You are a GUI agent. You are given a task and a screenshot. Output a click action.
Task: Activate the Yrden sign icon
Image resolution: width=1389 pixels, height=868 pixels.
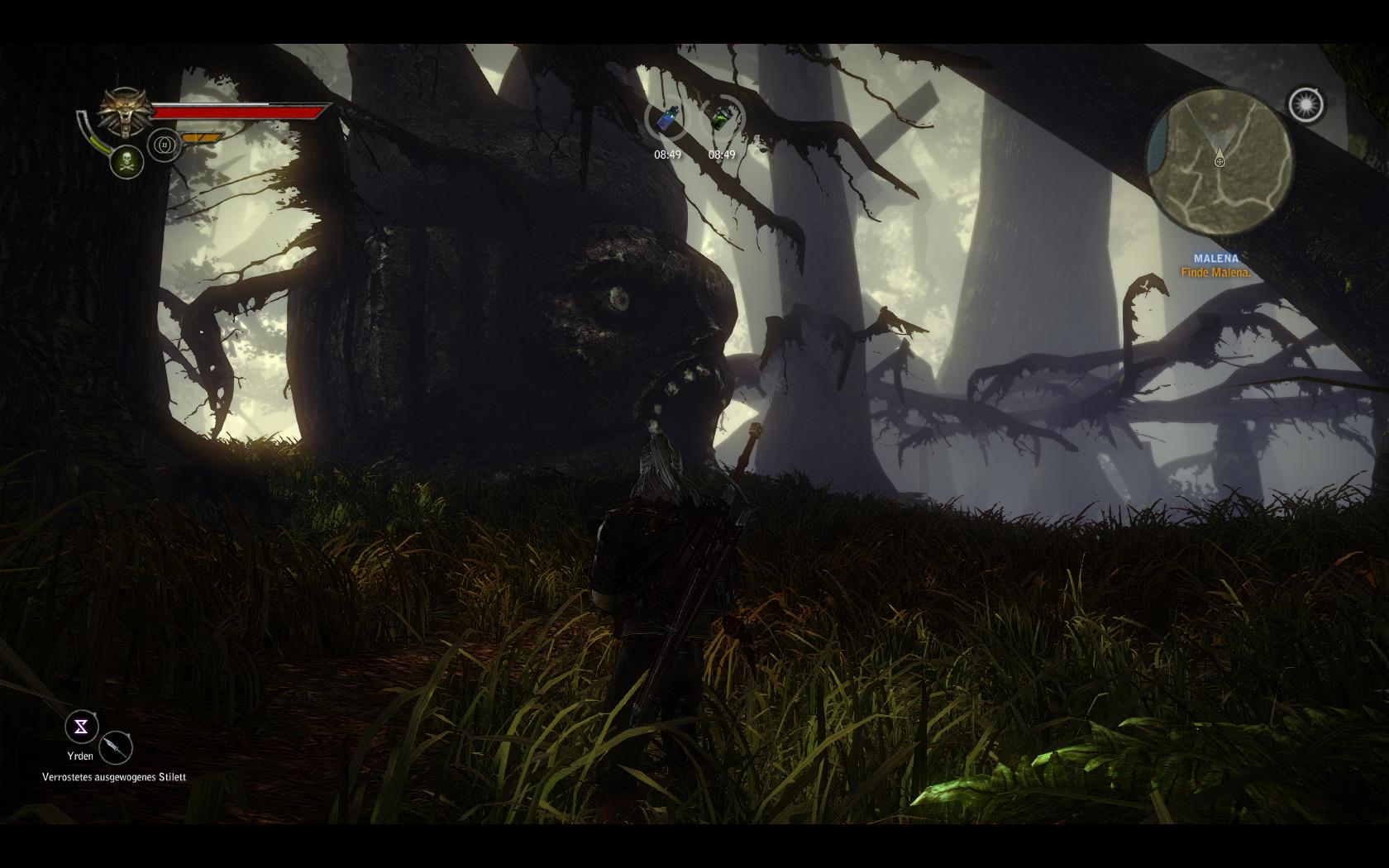(81, 727)
